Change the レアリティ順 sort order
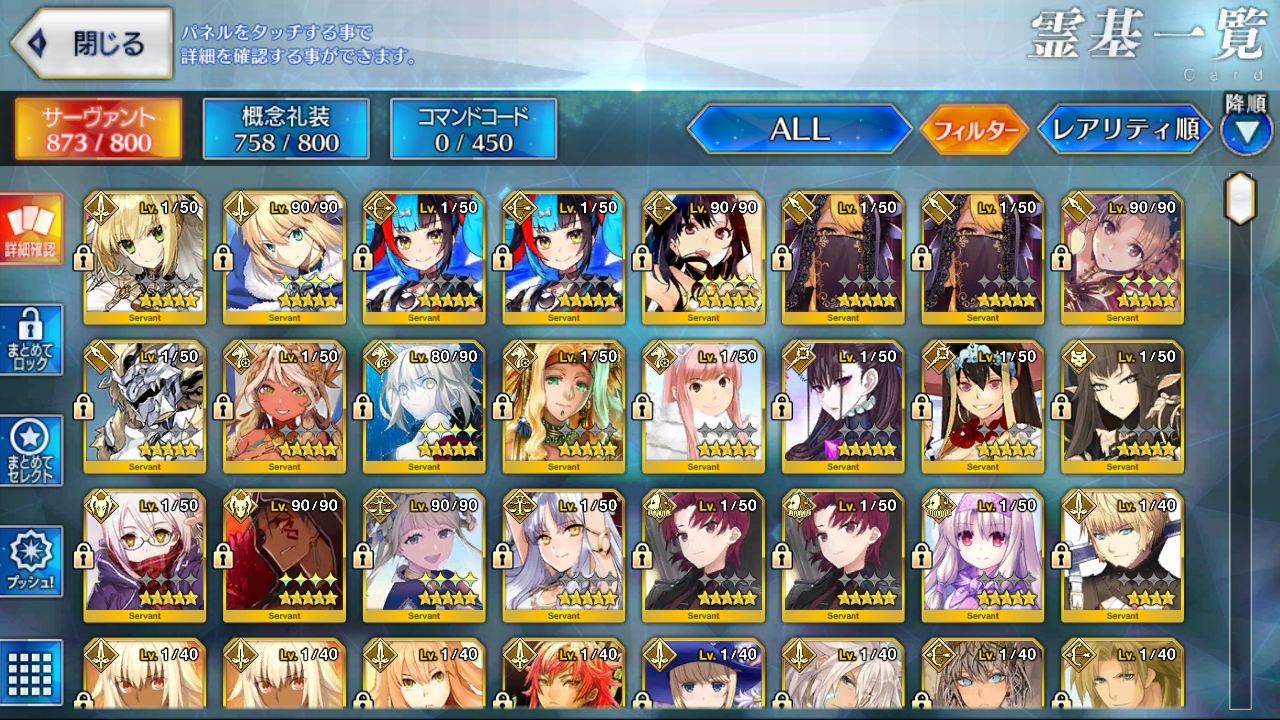 pyautogui.click(x=1125, y=129)
